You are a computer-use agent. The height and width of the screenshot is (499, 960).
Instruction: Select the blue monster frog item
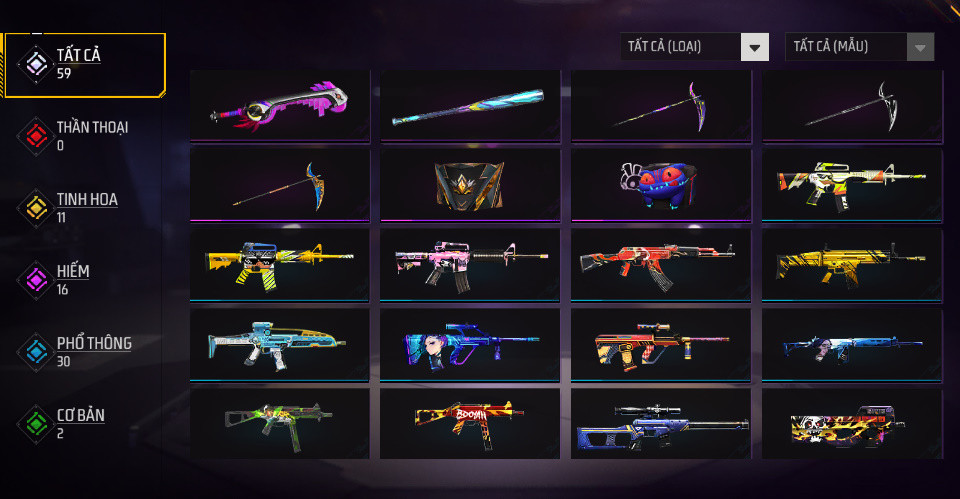[661, 184]
